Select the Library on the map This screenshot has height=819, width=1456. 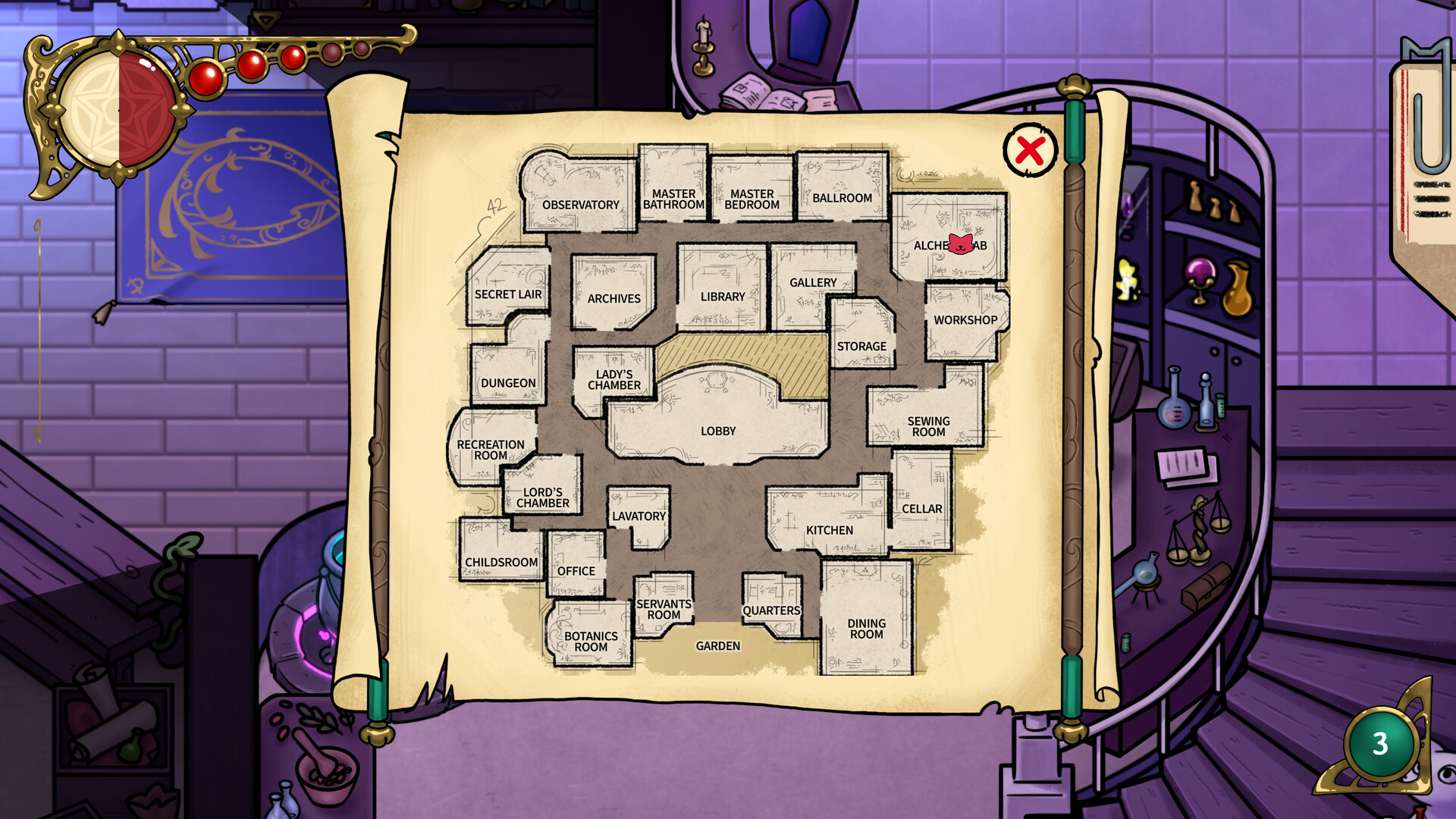(x=722, y=297)
